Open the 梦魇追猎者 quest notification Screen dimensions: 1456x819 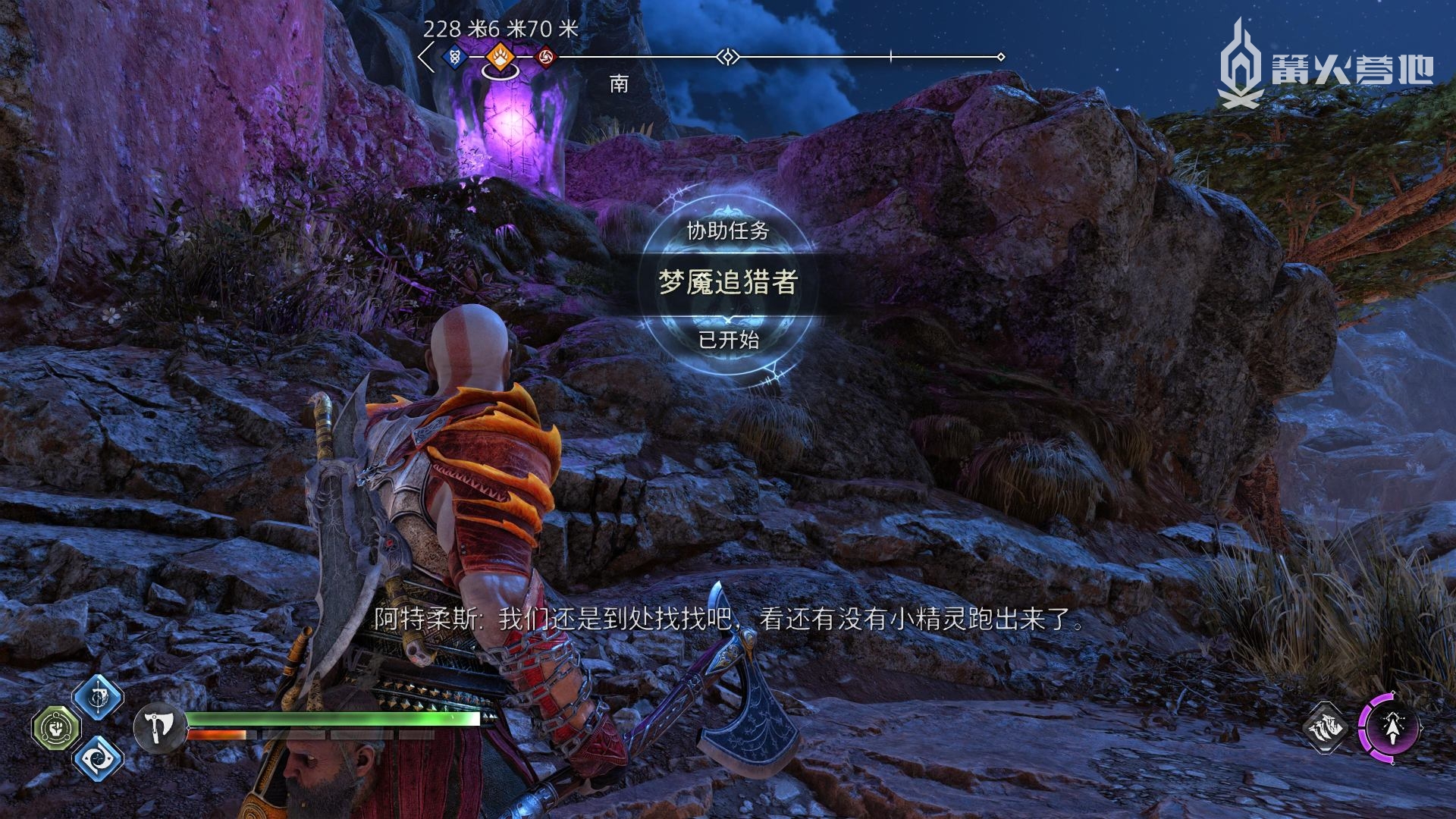[x=727, y=283]
